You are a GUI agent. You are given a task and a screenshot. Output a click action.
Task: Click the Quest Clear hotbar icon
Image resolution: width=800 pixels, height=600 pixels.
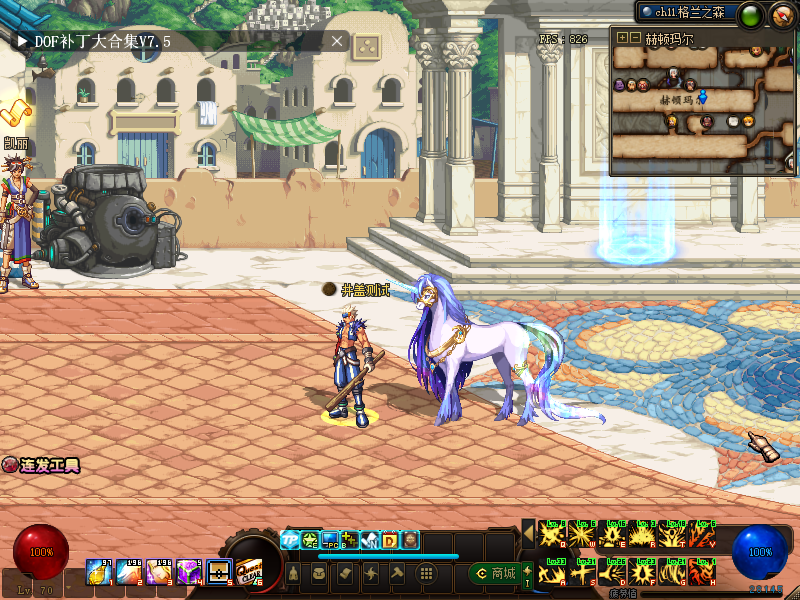coord(249,571)
